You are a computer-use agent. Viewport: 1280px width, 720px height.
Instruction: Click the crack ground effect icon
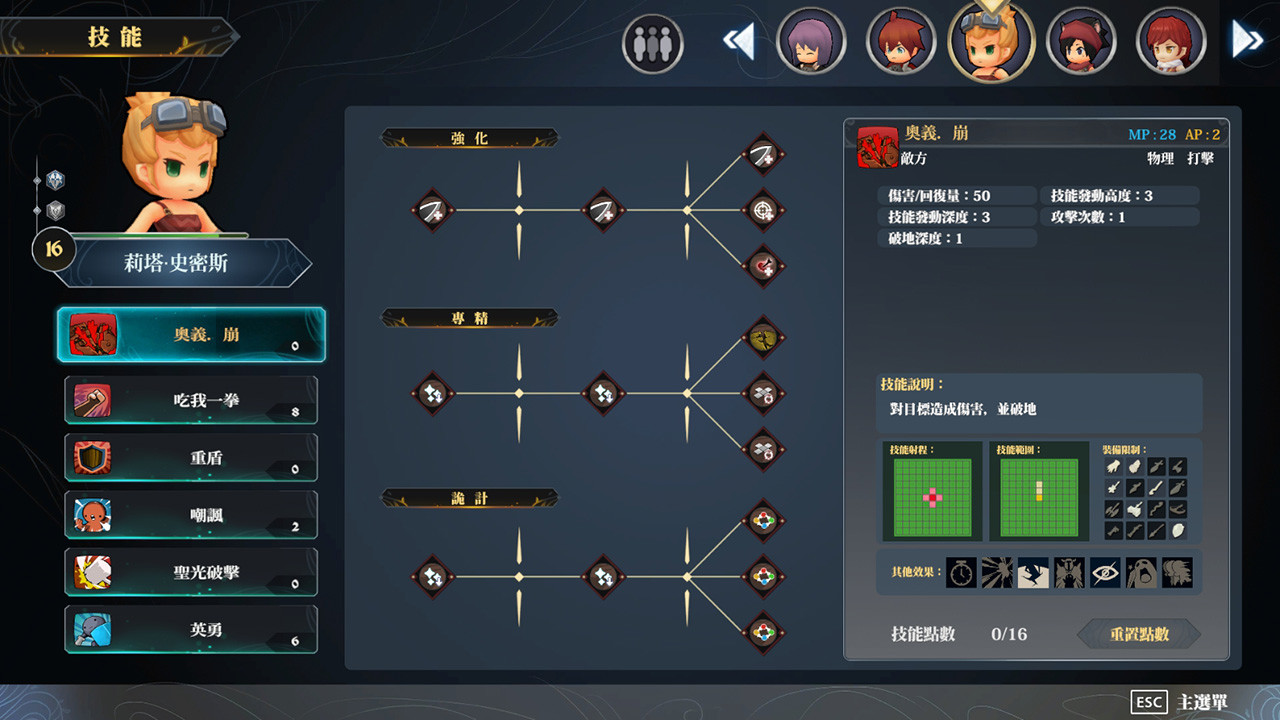(x=1032, y=572)
